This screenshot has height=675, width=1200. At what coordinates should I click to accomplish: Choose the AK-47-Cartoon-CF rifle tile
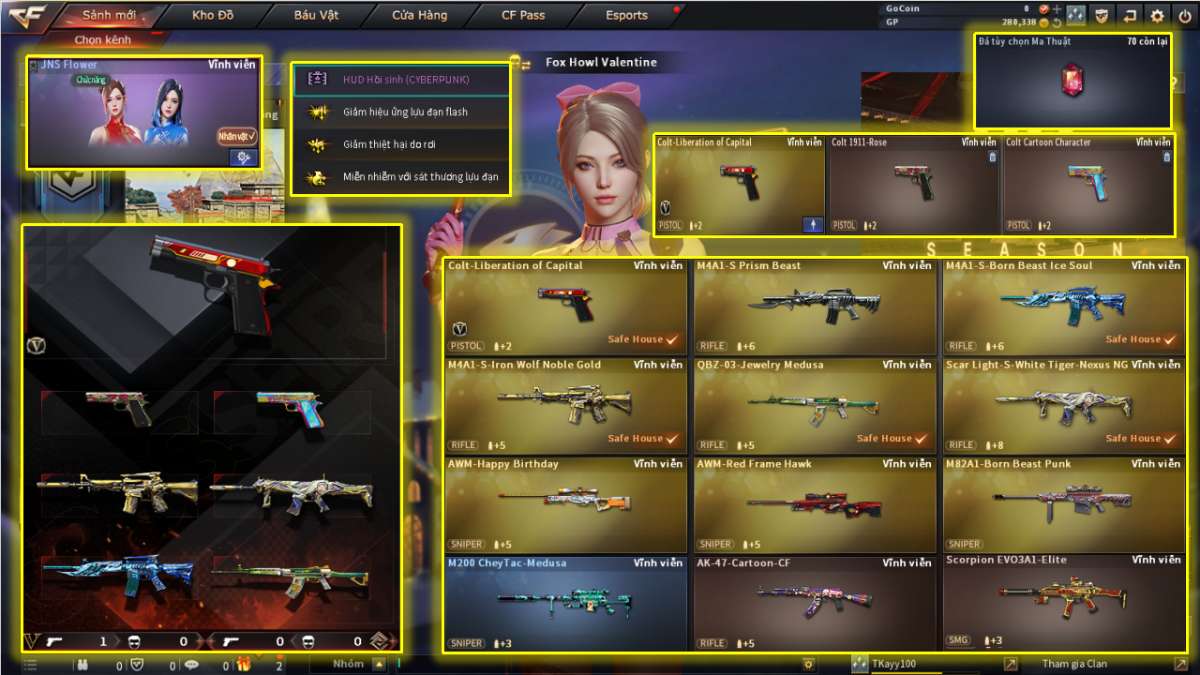click(x=815, y=603)
